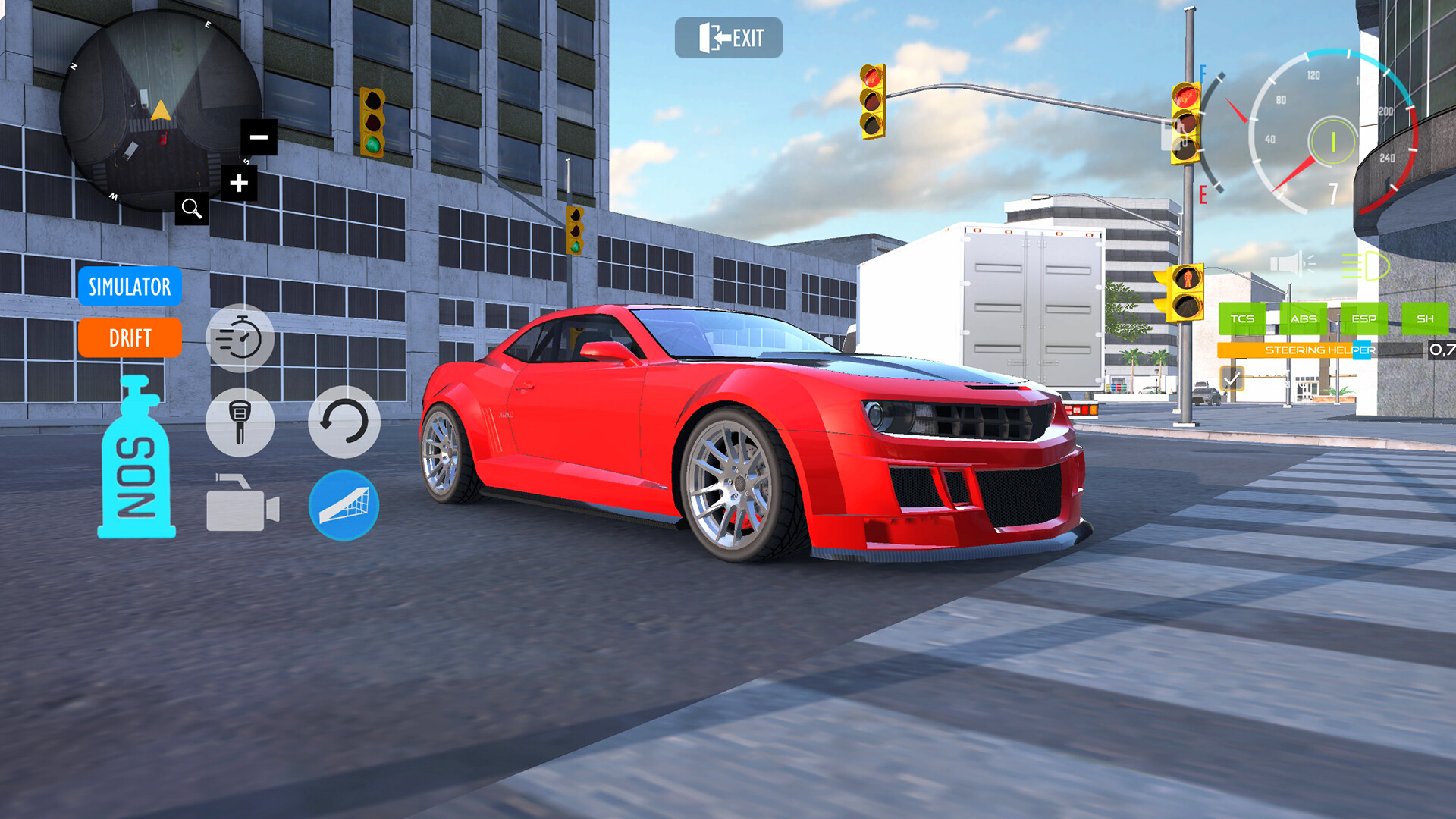Toggle the ABS assist button
The width and height of the screenshot is (1456, 819).
(1303, 318)
